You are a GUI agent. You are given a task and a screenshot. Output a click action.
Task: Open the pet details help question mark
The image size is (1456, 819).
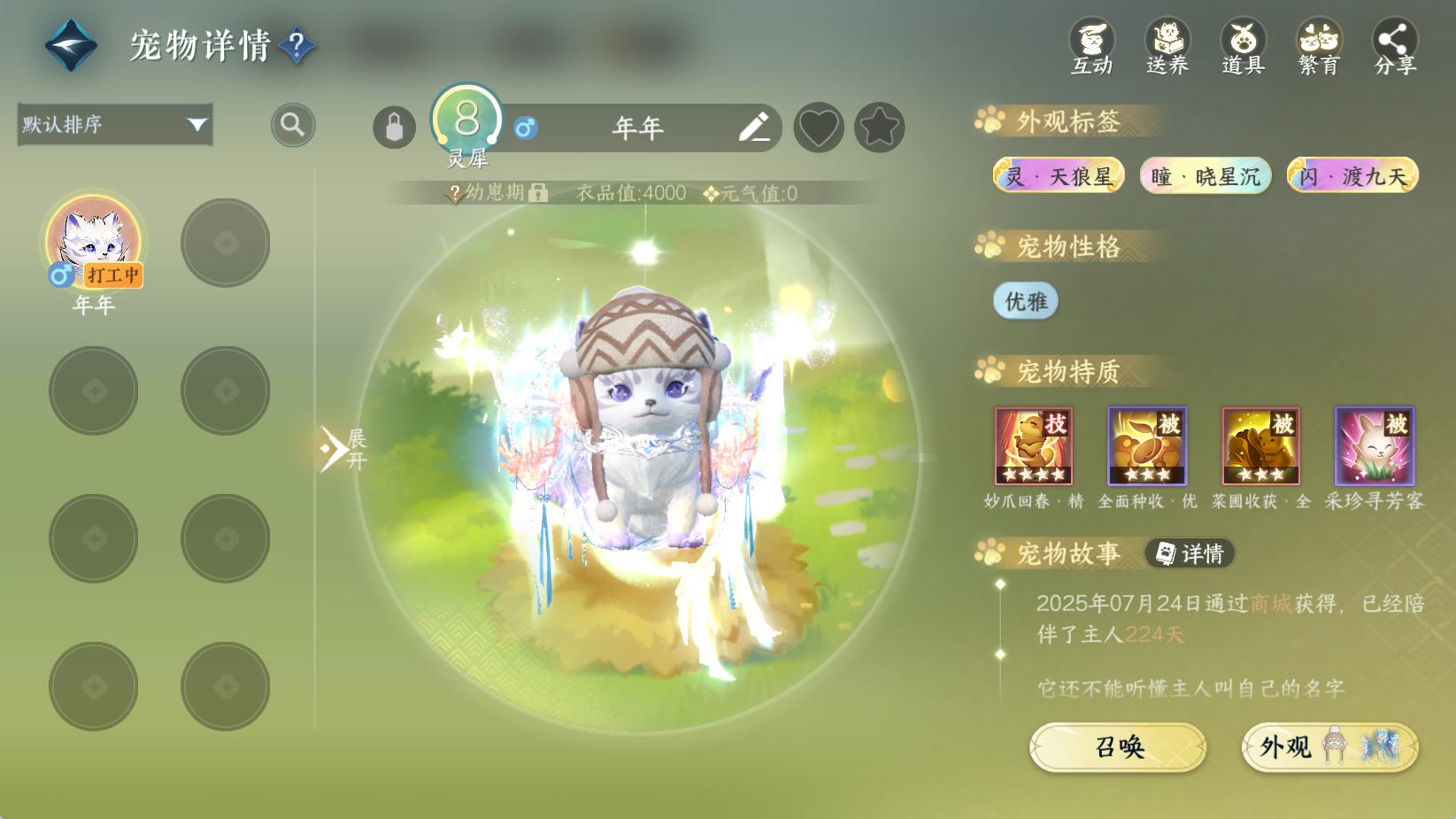(297, 44)
